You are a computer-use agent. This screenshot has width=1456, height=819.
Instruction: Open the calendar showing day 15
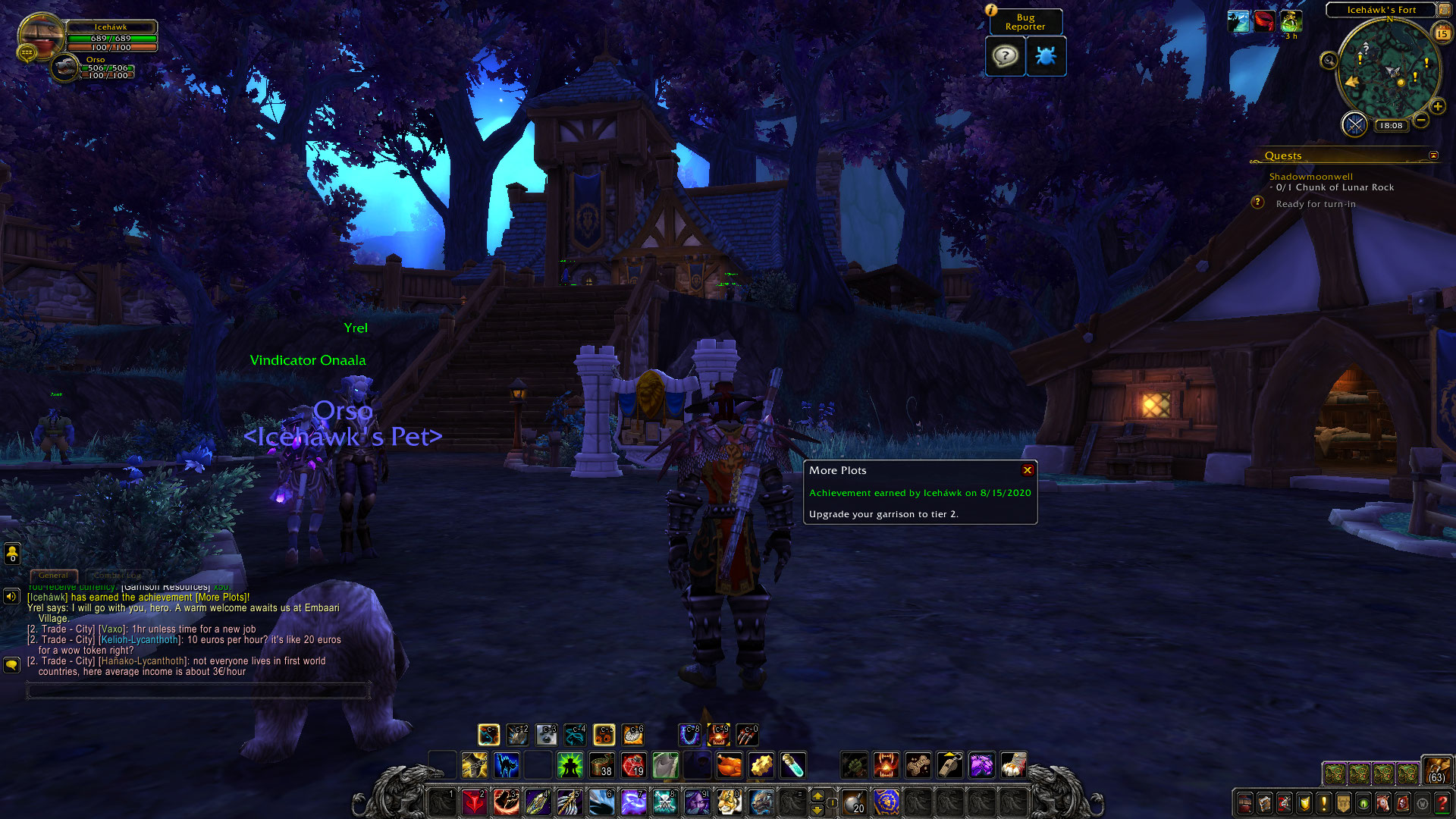(1442, 33)
